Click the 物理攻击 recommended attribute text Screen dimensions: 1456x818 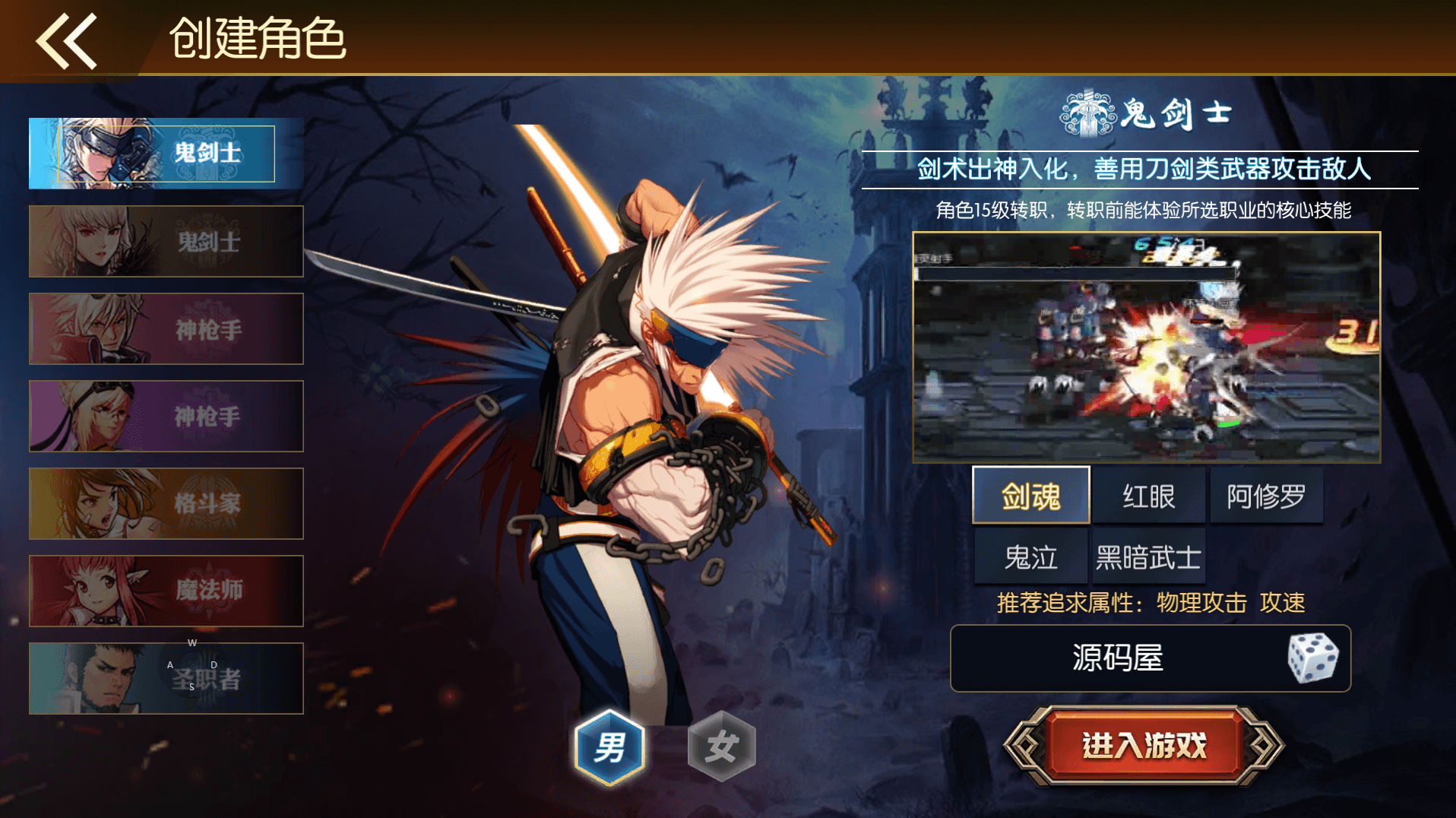(x=1198, y=602)
